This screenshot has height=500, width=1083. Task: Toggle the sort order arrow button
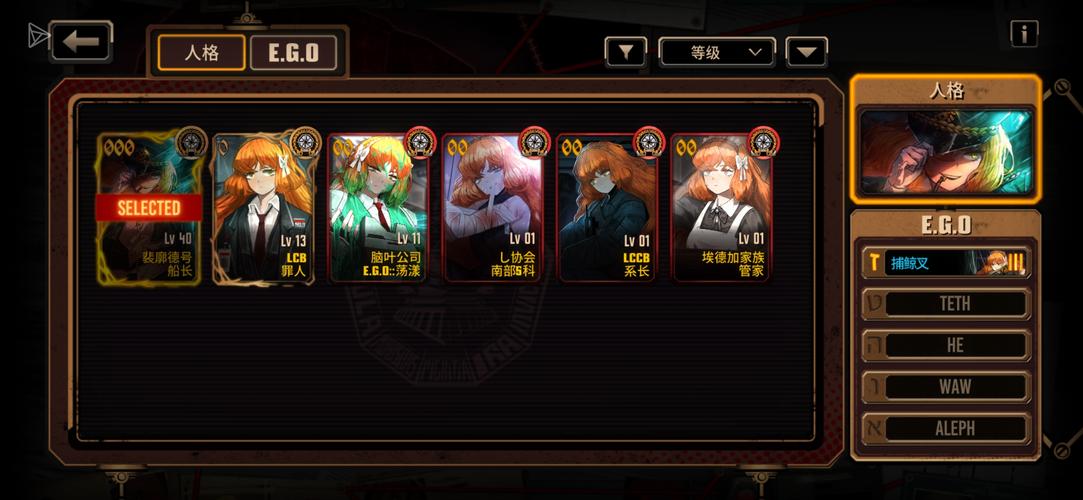[806, 52]
